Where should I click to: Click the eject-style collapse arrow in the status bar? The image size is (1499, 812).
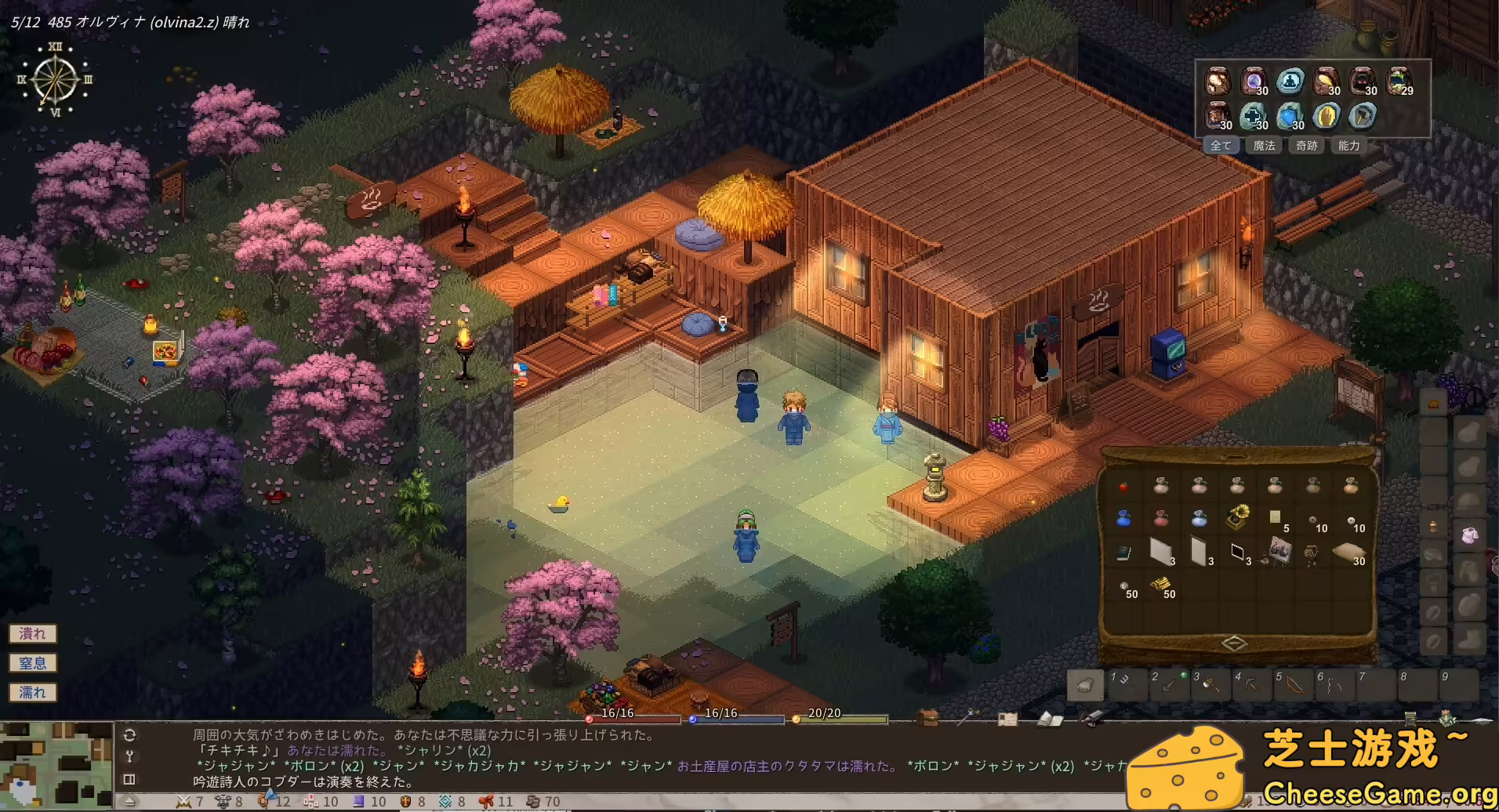click(129, 802)
